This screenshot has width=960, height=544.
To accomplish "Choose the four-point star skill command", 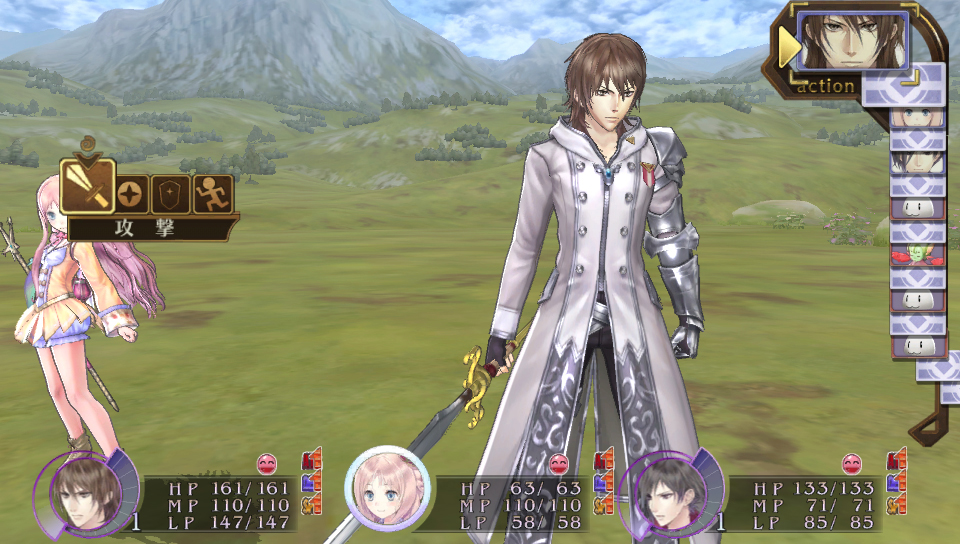I will coord(129,195).
